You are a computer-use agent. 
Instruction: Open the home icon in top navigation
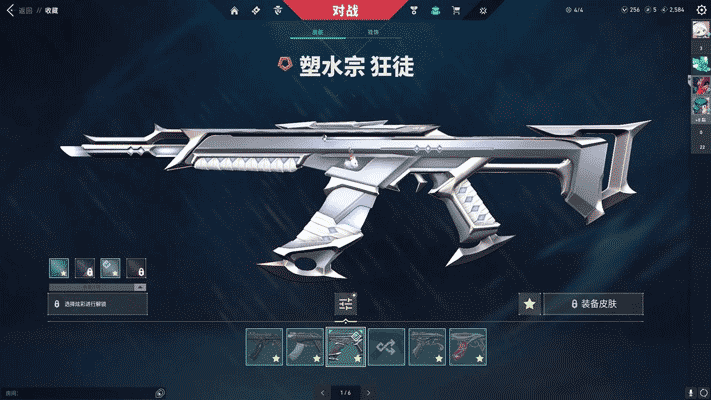pos(234,10)
